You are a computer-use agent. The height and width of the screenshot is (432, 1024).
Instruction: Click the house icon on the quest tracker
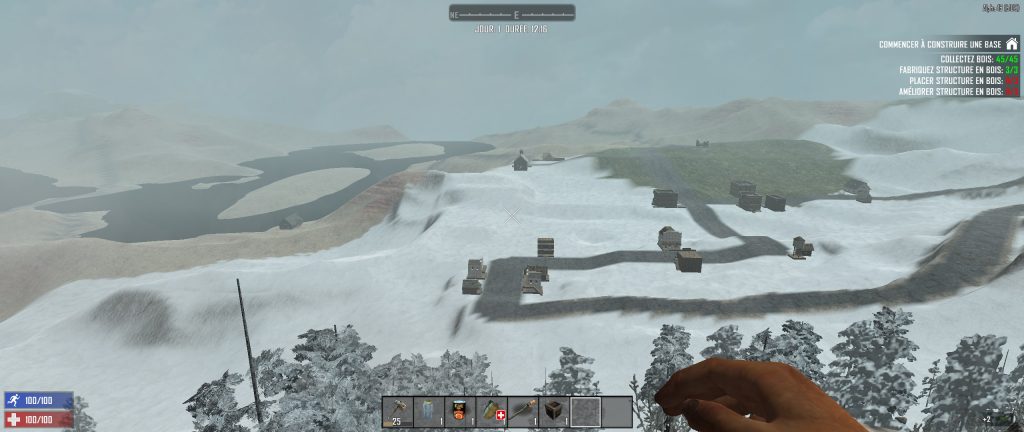point(1012,44)
